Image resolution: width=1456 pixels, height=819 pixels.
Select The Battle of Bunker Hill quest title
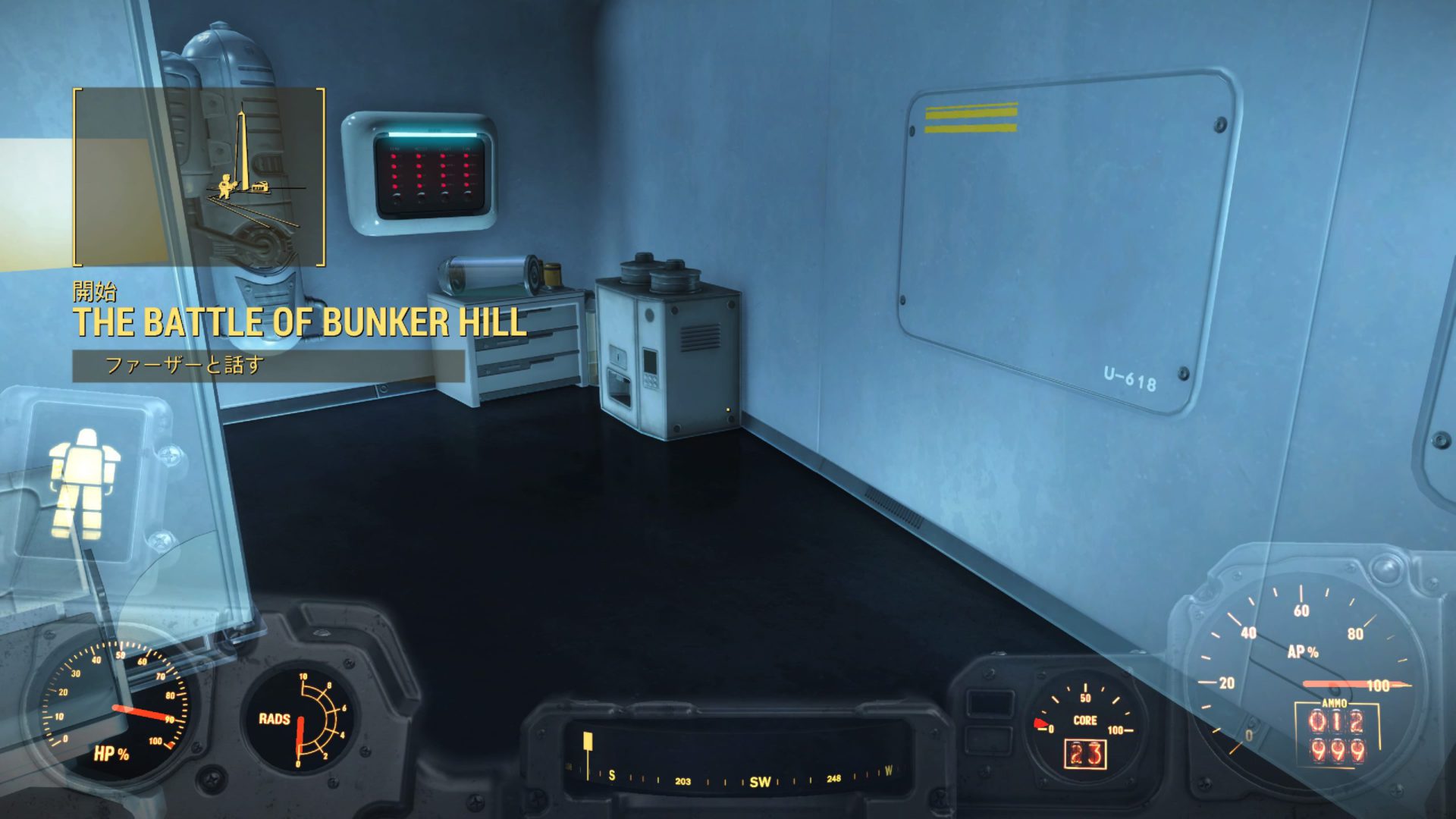point(300,322)
